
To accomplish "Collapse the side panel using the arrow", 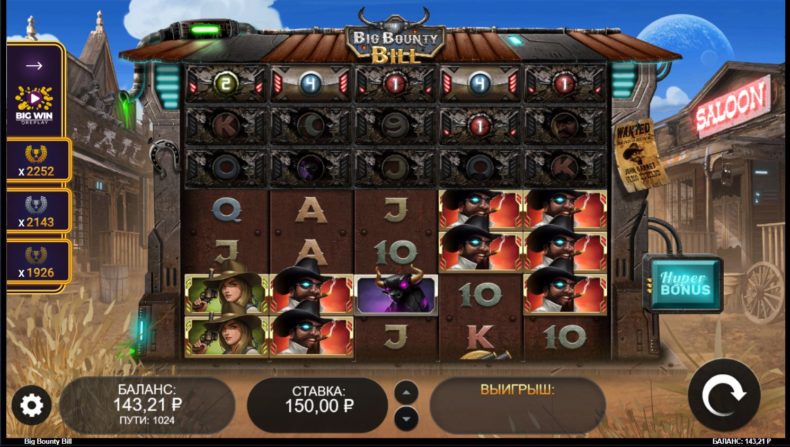I will pyautogui.click(x=34, y=65).
